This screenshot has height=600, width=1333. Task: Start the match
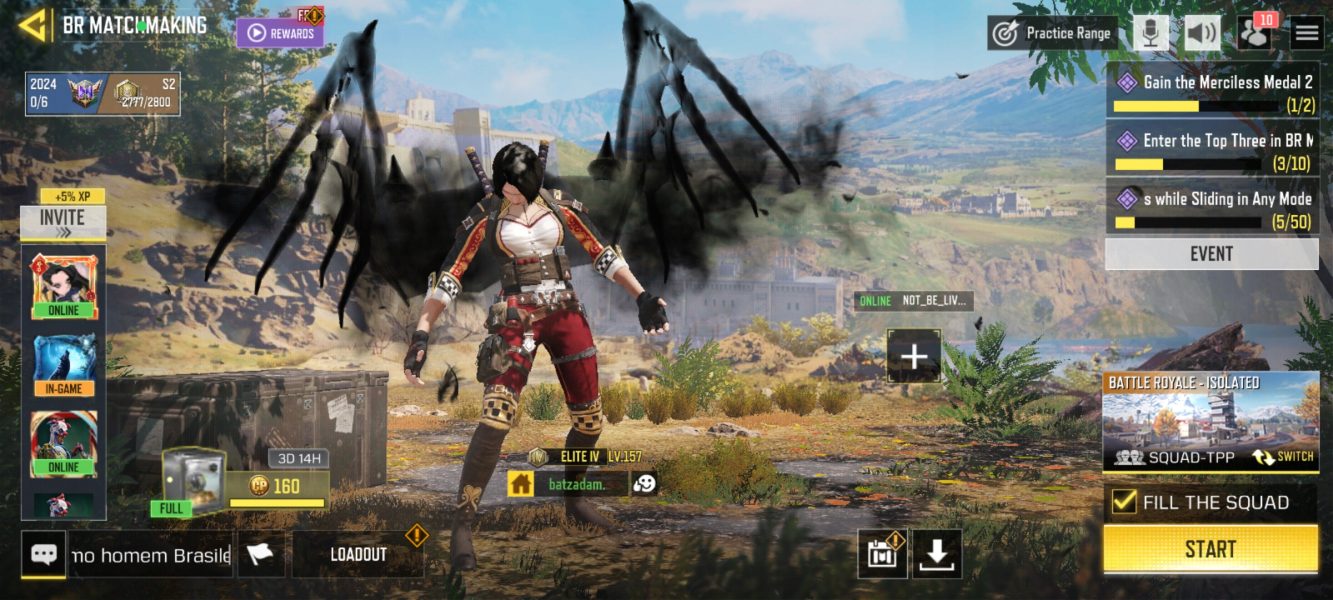click(x=1210, y=549)
